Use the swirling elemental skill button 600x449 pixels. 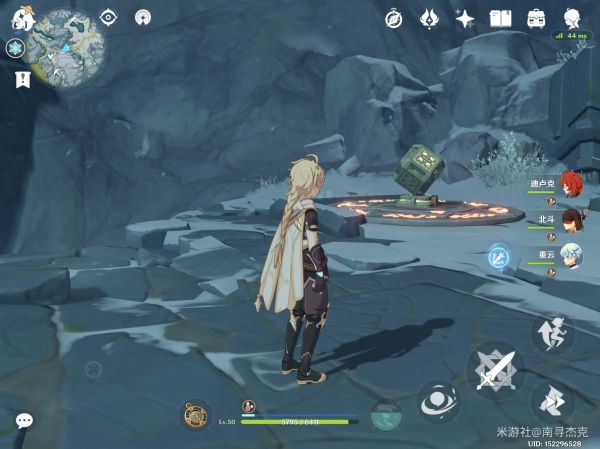[x=438, y=404]
